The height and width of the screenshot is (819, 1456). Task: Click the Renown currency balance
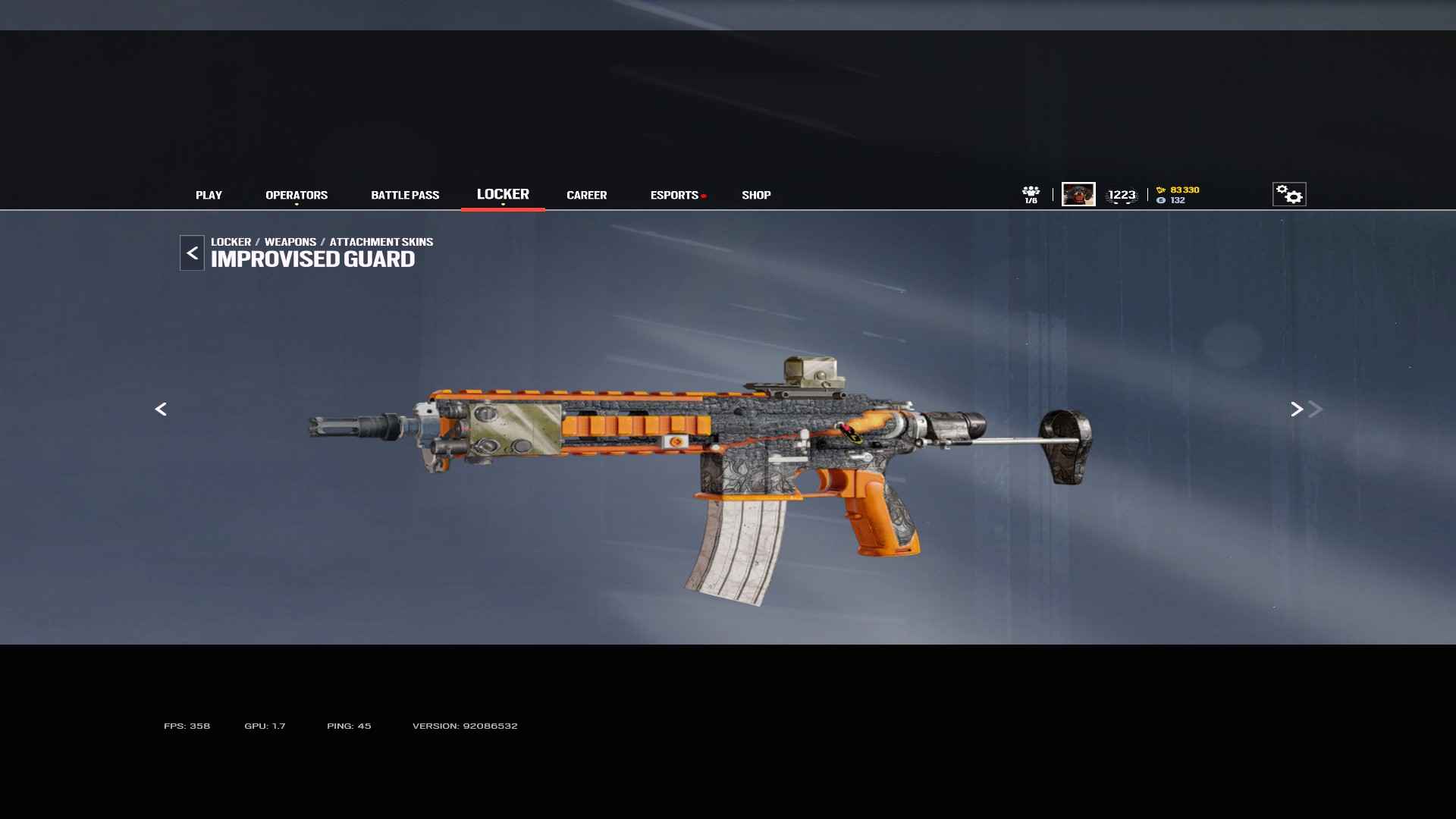pos(1178,190)
